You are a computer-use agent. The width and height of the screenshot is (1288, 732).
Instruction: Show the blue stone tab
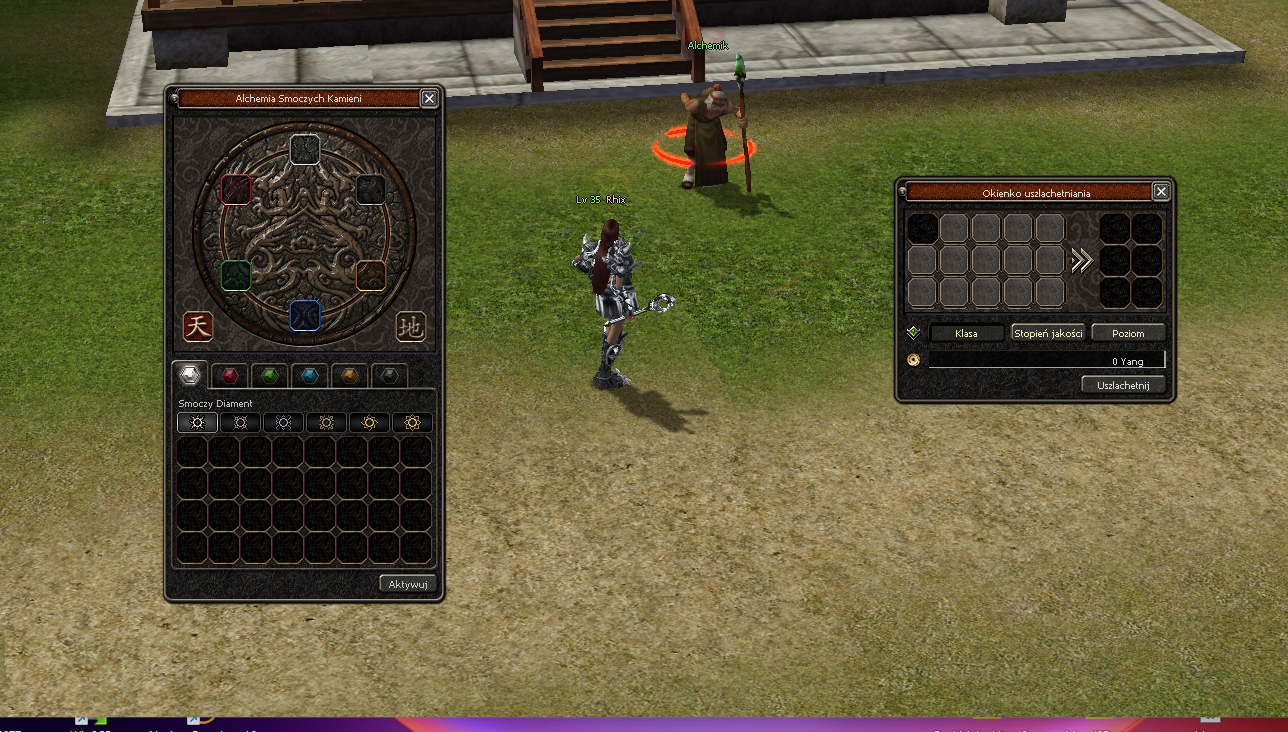[310, 376]
